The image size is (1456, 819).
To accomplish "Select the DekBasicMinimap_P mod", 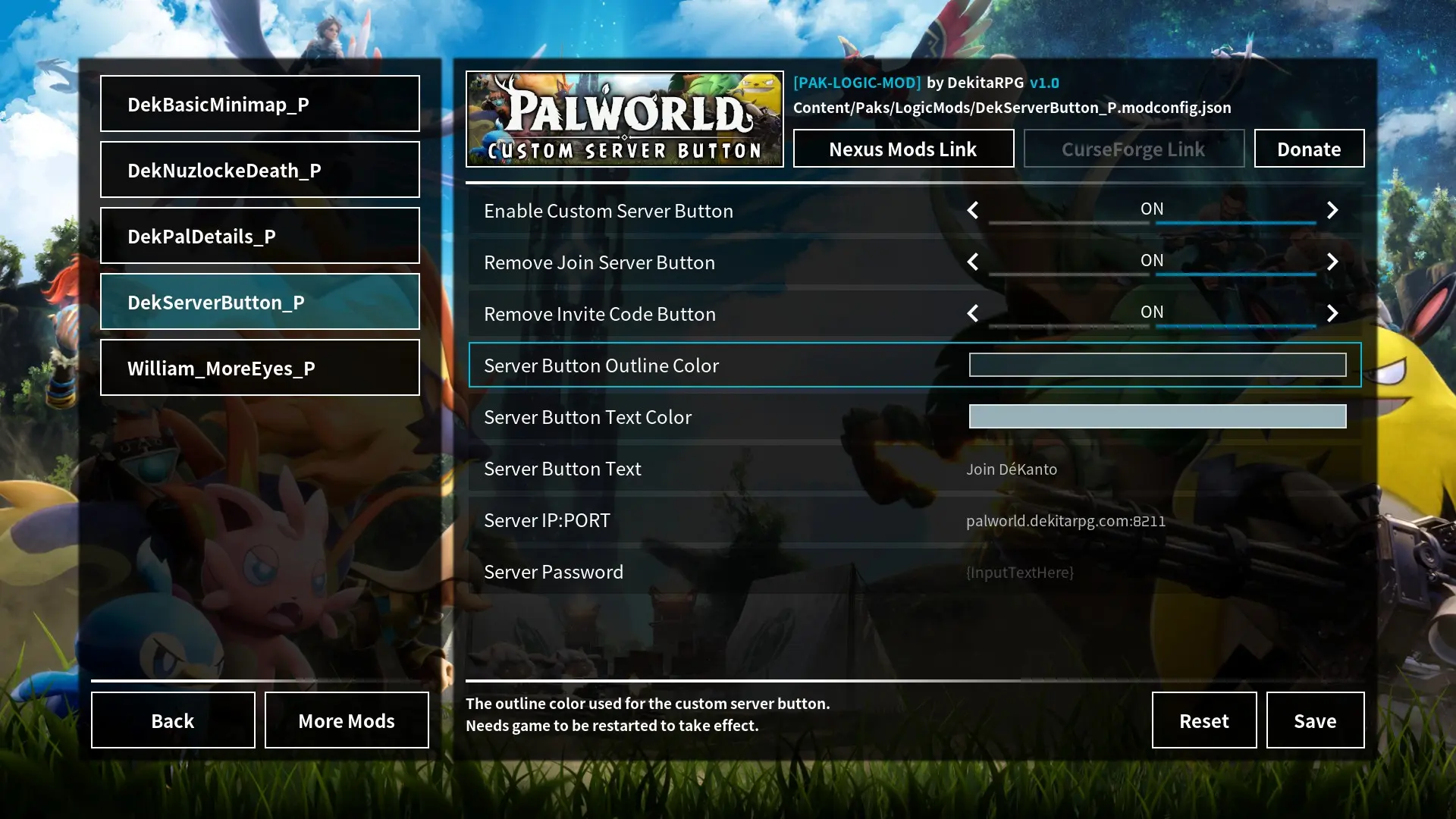I will click(x=259, y=104).
